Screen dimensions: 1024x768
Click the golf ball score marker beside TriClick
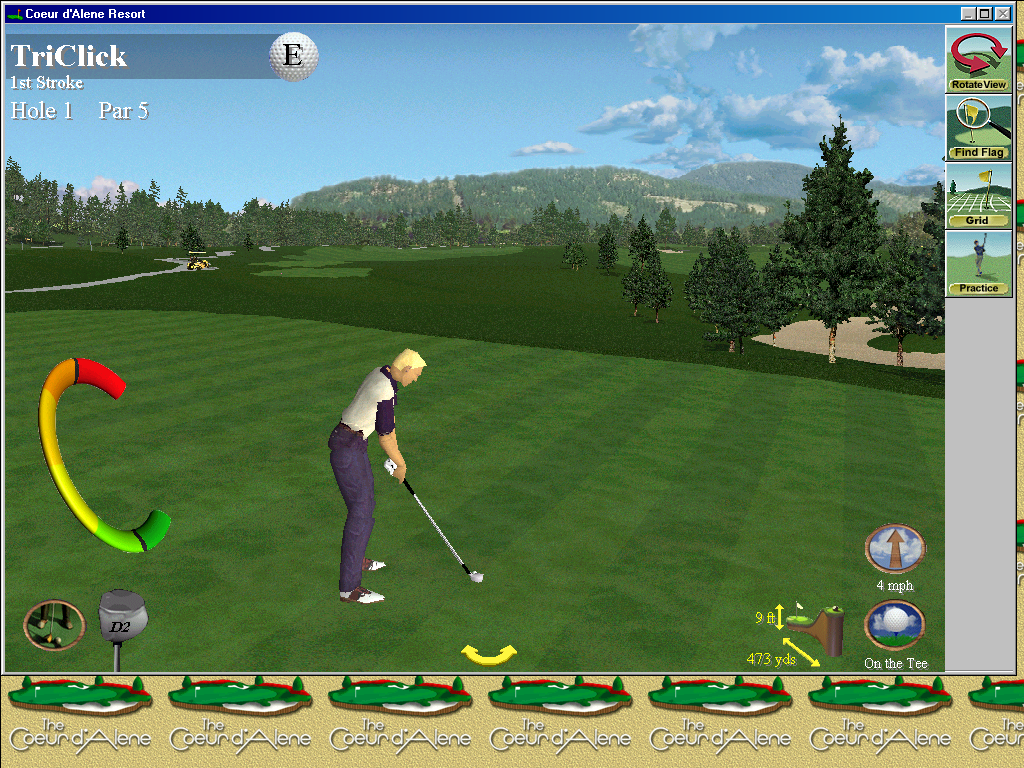click(x=293, y=56)
